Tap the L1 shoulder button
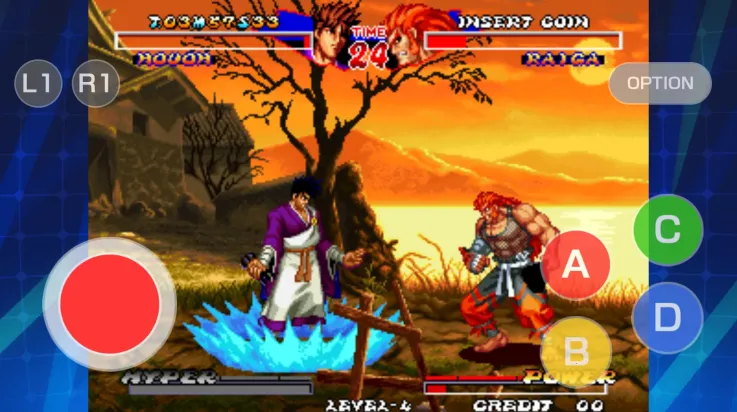Screen dimensions: 737x412 pos(38,84)
